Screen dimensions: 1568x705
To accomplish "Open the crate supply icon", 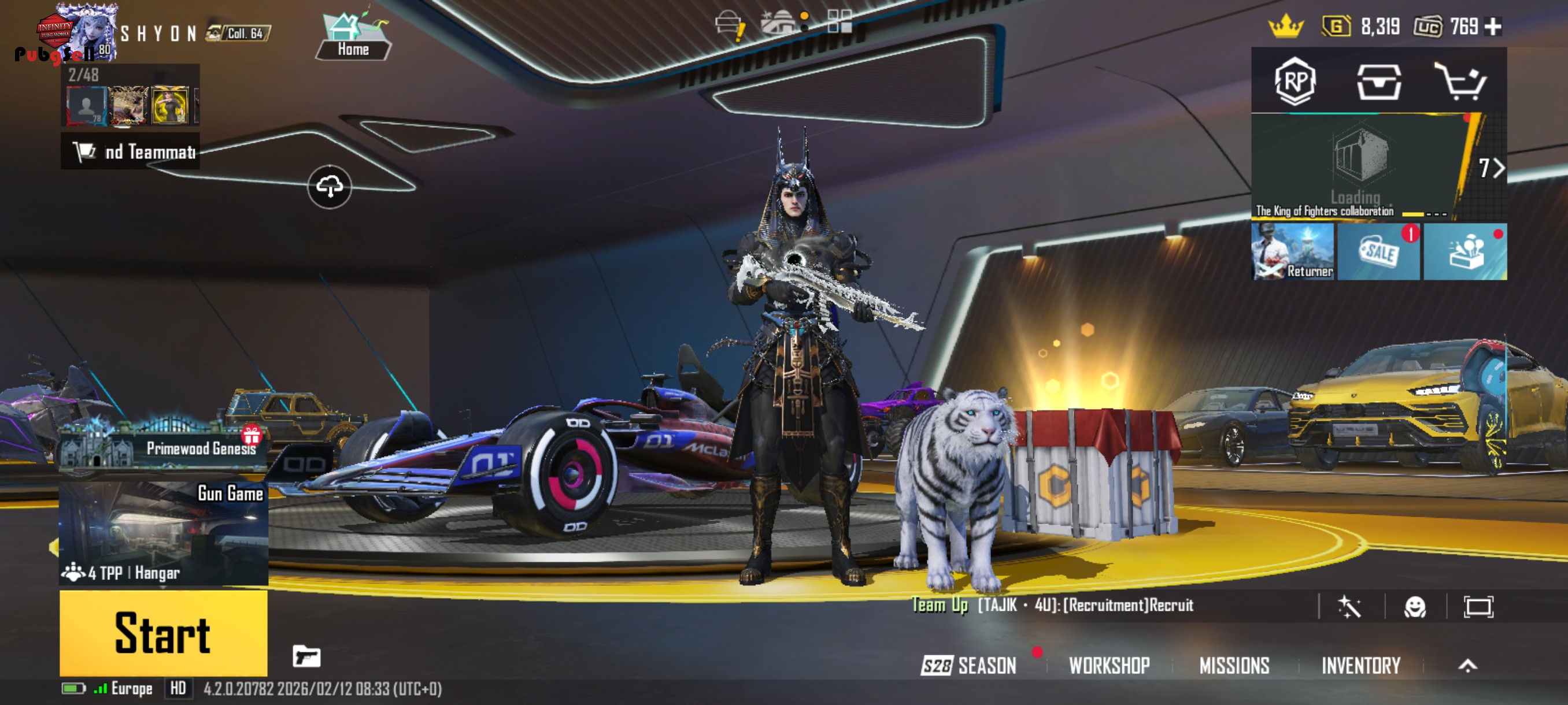I will point(1379,81).
